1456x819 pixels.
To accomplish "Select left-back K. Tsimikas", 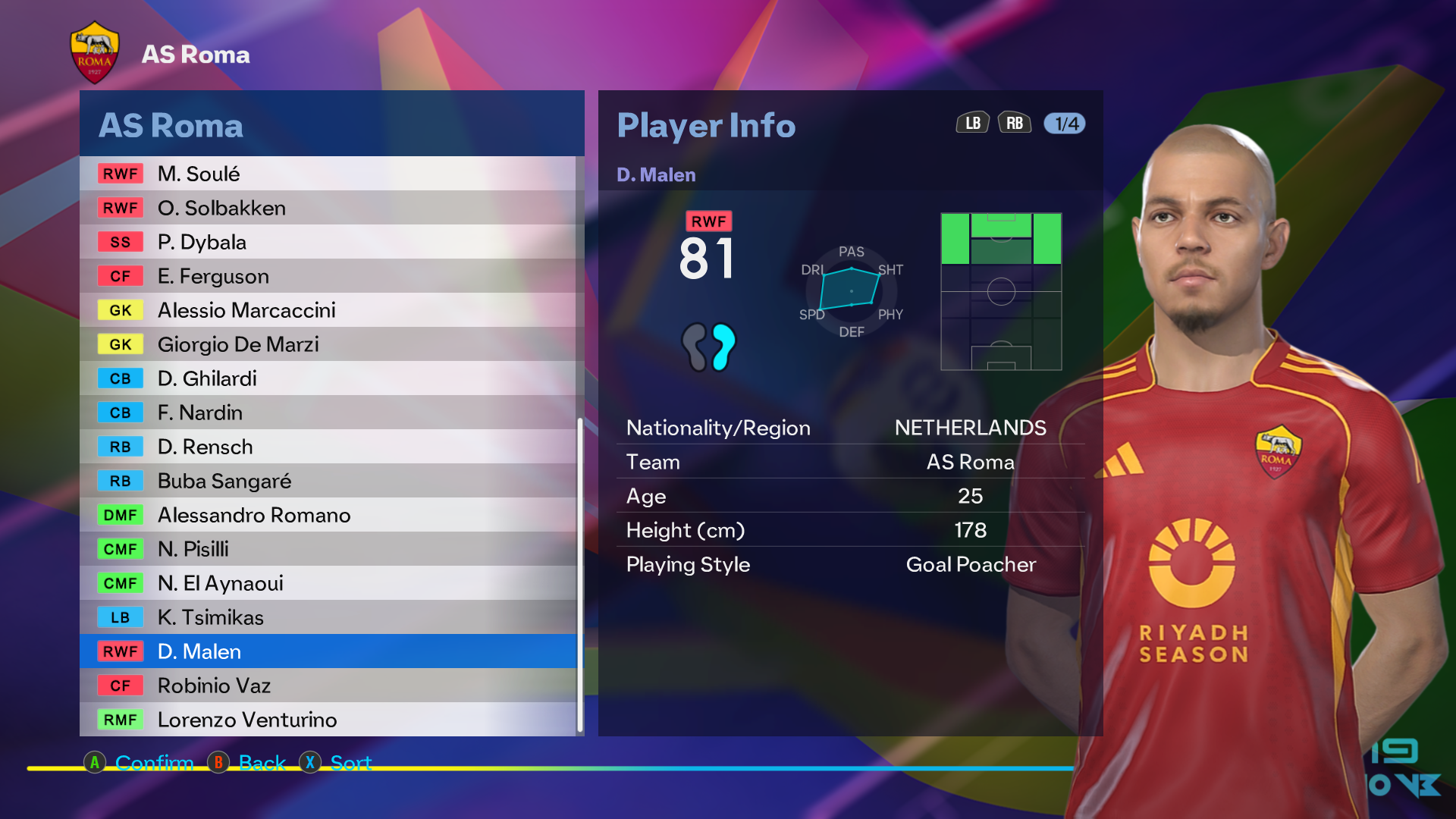I will 328,617.
